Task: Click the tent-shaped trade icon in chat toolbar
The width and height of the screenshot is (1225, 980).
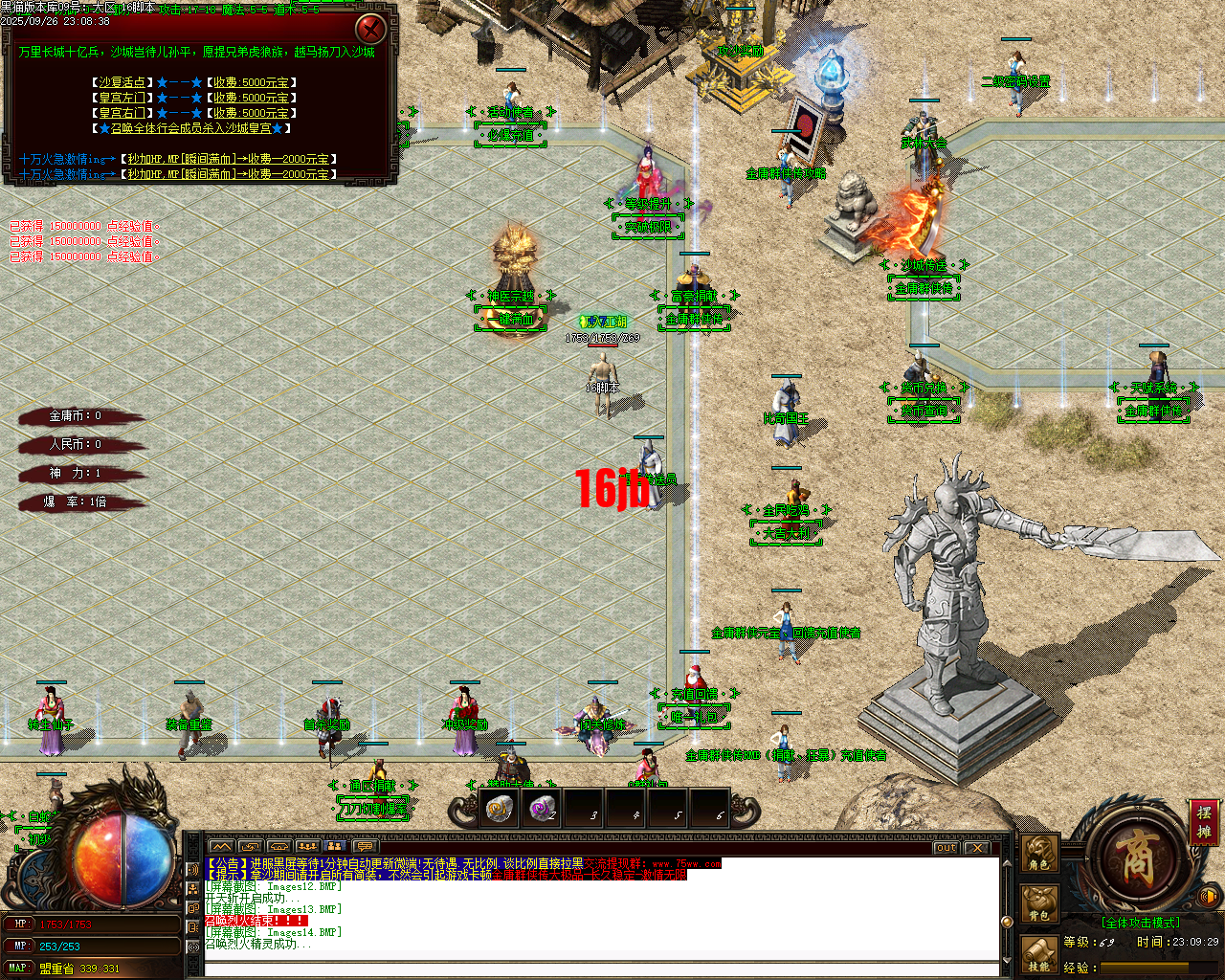Action: click(279, 846)
